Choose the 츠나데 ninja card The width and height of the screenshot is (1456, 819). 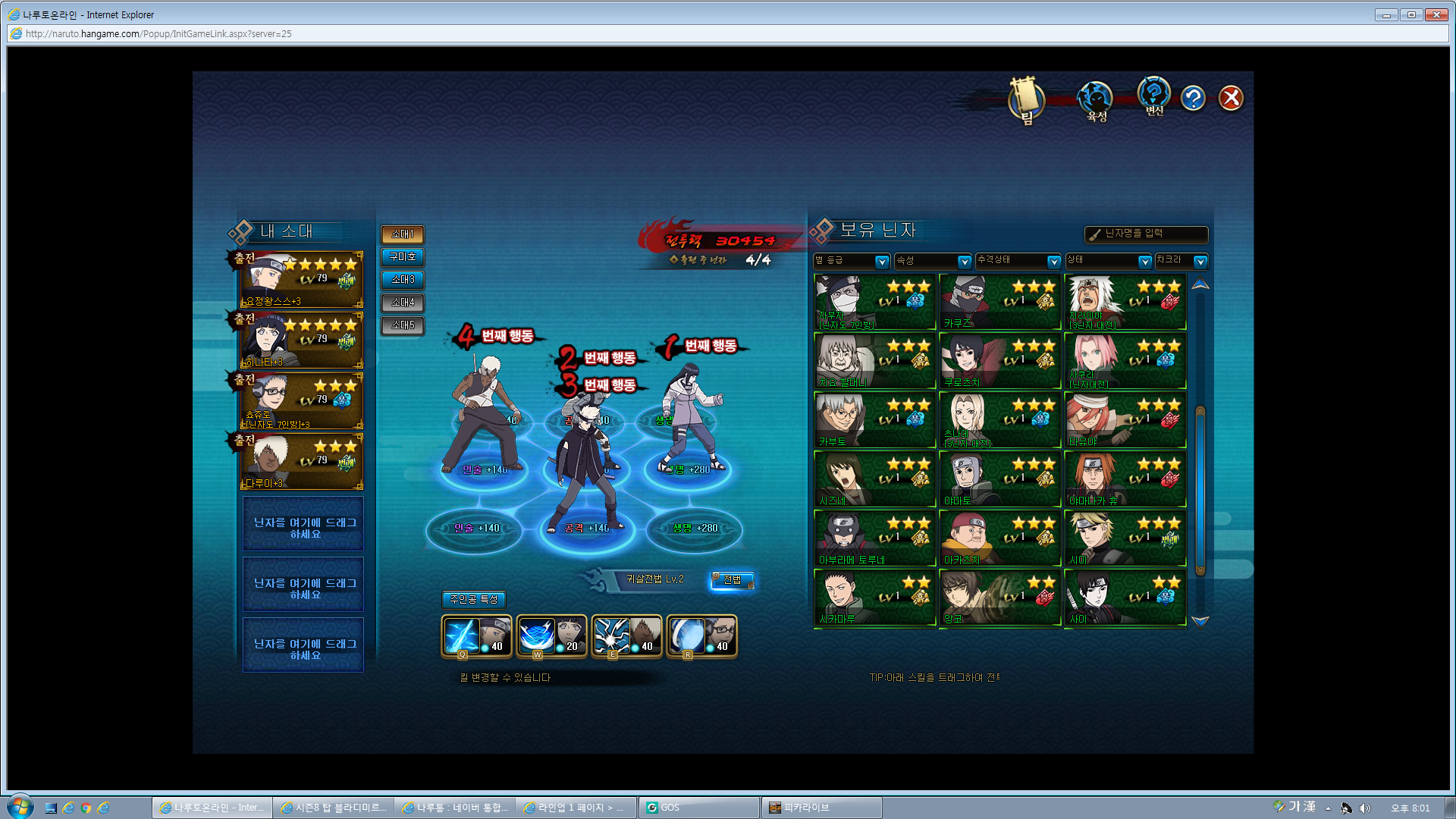[999, 420]
